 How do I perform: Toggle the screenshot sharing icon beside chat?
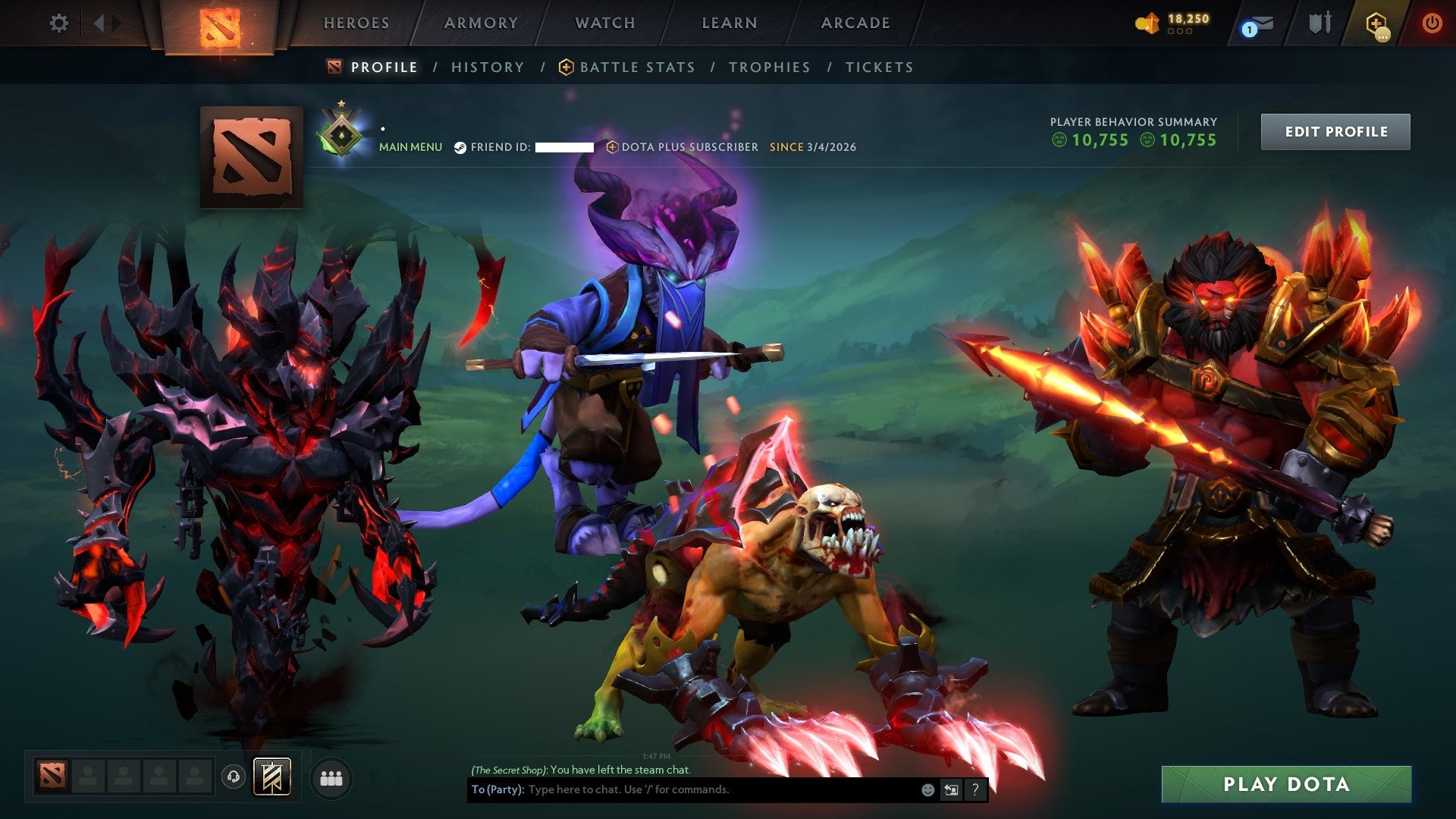951,790
